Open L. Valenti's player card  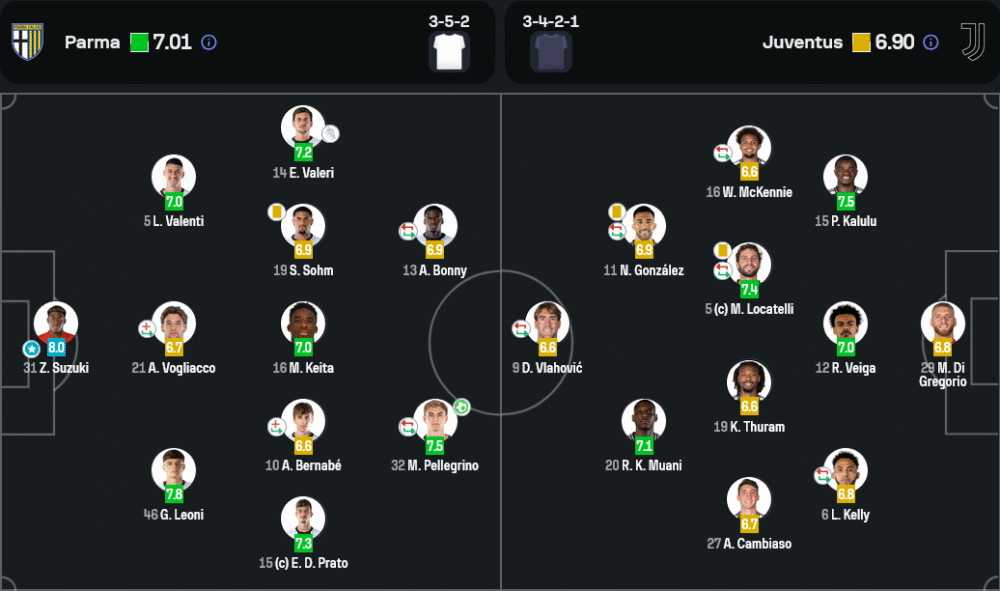(x=173, y=177)
